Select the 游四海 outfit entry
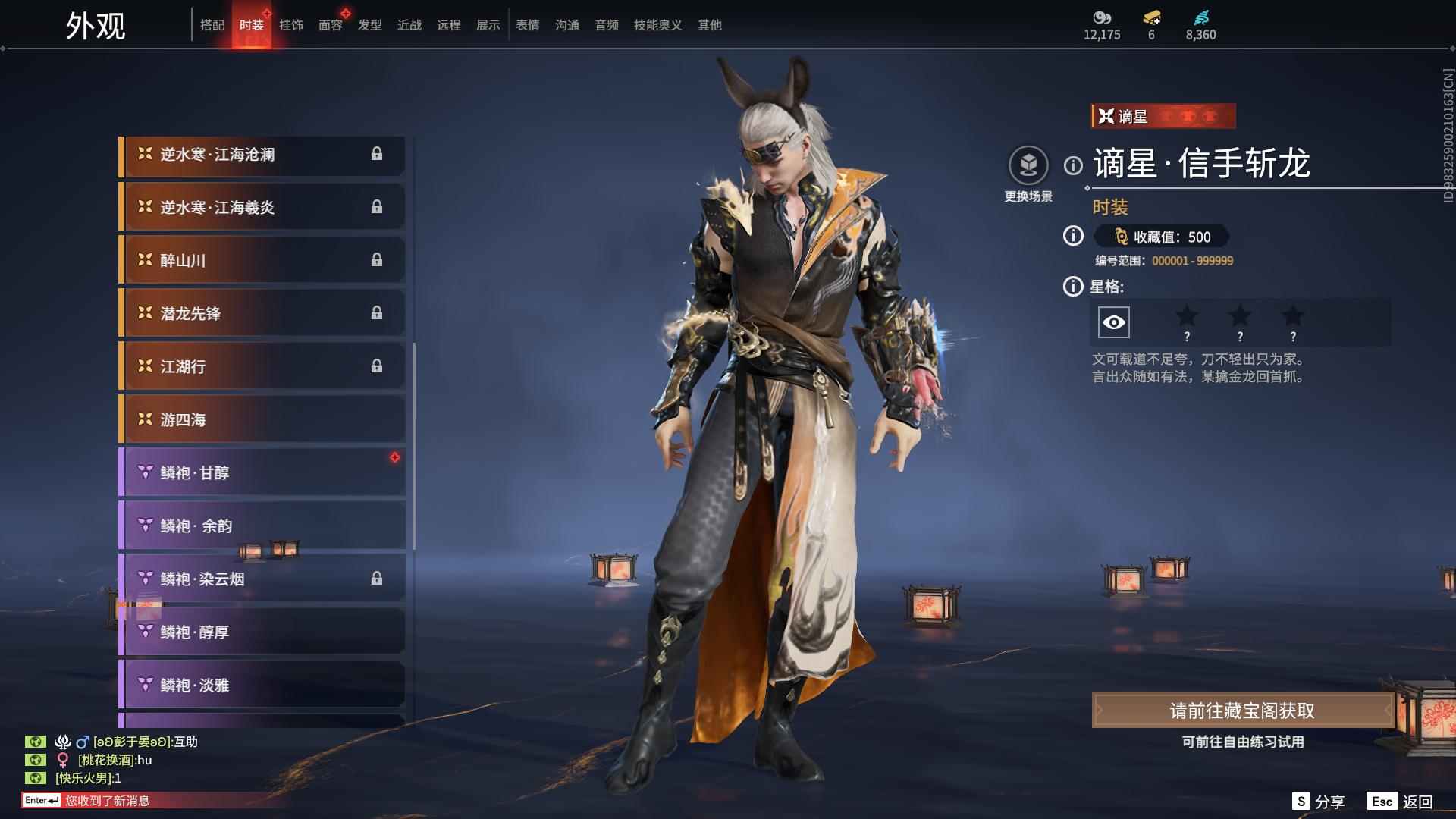Image resolution: width=1456 pixels, height=819 pixels. coord(262,420)
